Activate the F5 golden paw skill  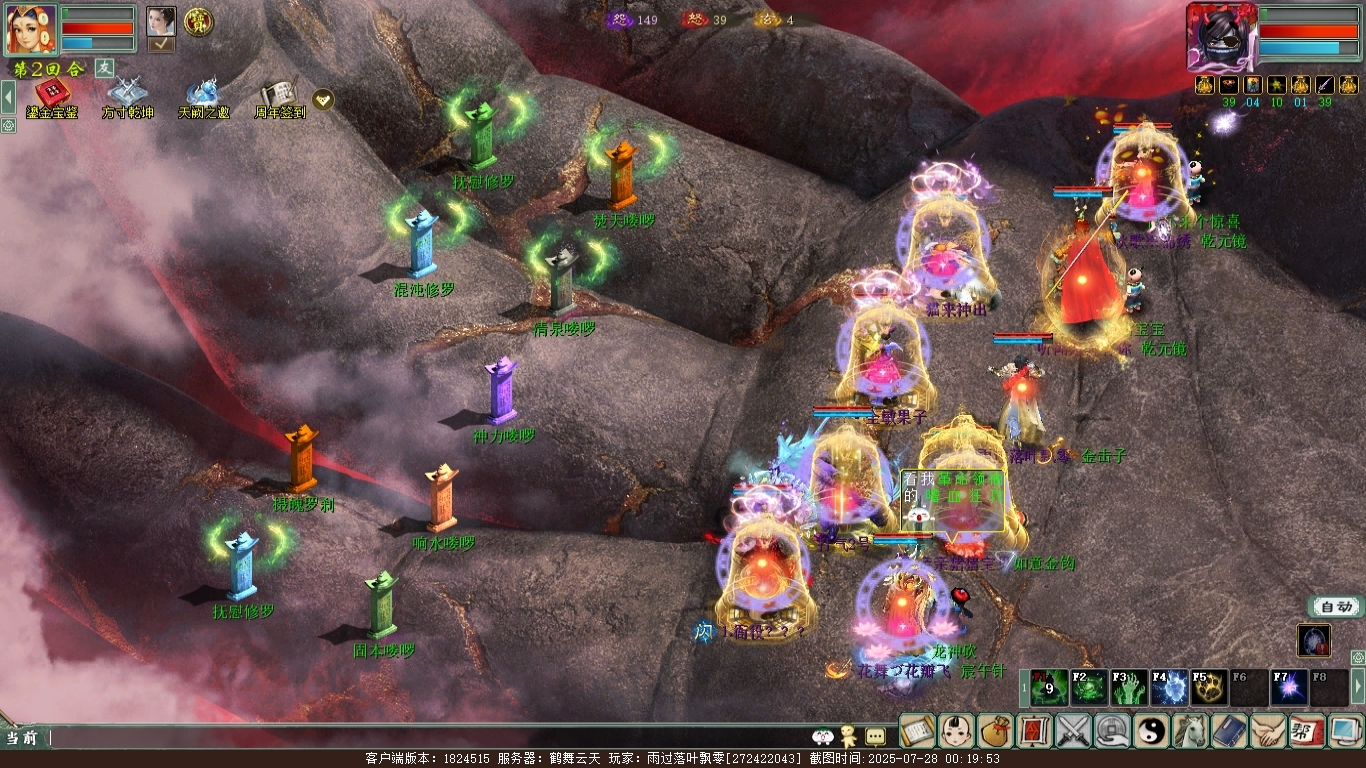1210,688
